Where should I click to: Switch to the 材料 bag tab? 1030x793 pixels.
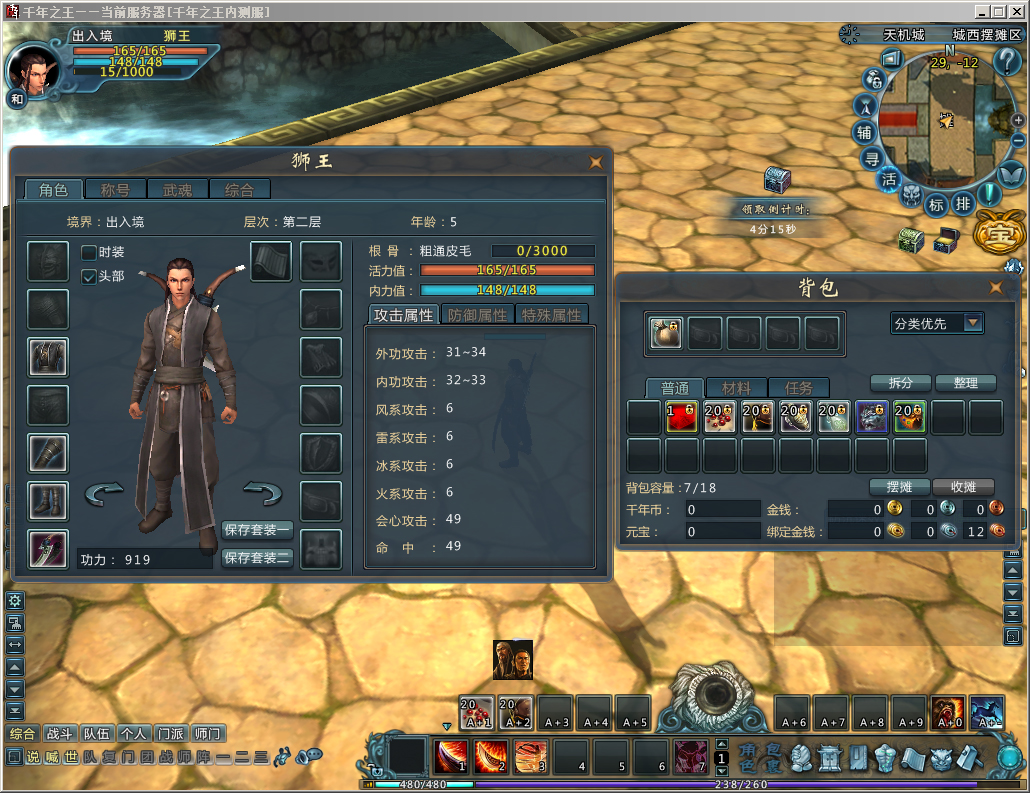coord(736,388)
